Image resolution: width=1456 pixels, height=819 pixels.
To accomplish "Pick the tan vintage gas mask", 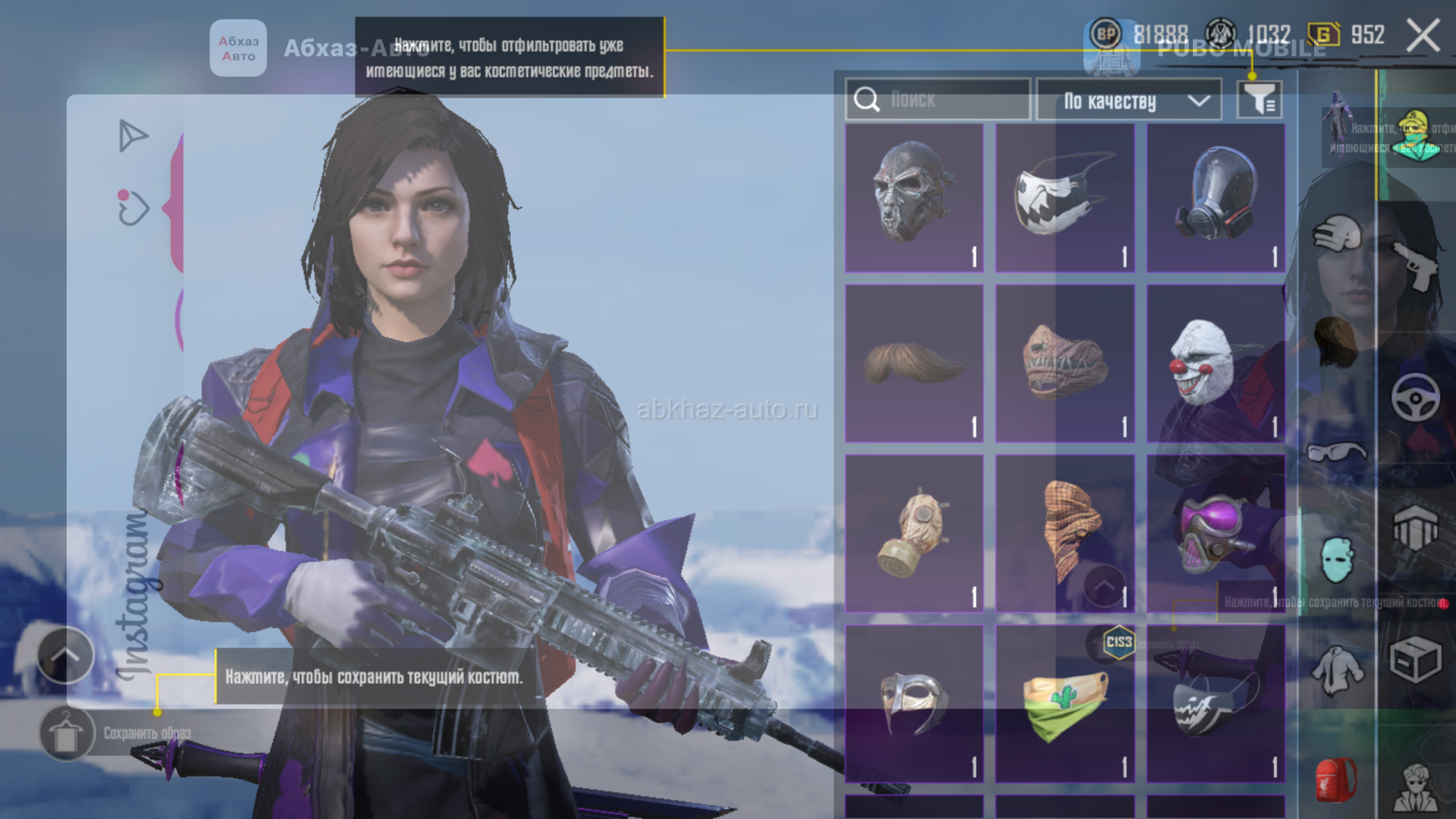I will (x=914, y=533).
